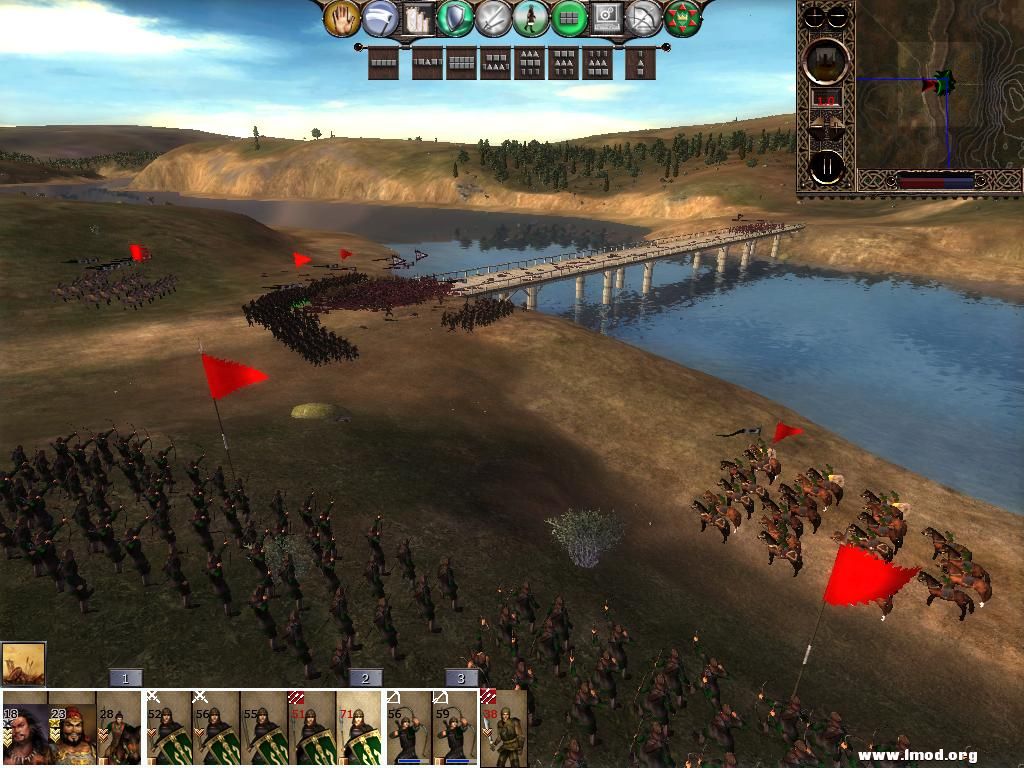Select unit group 1 tab

125,678
